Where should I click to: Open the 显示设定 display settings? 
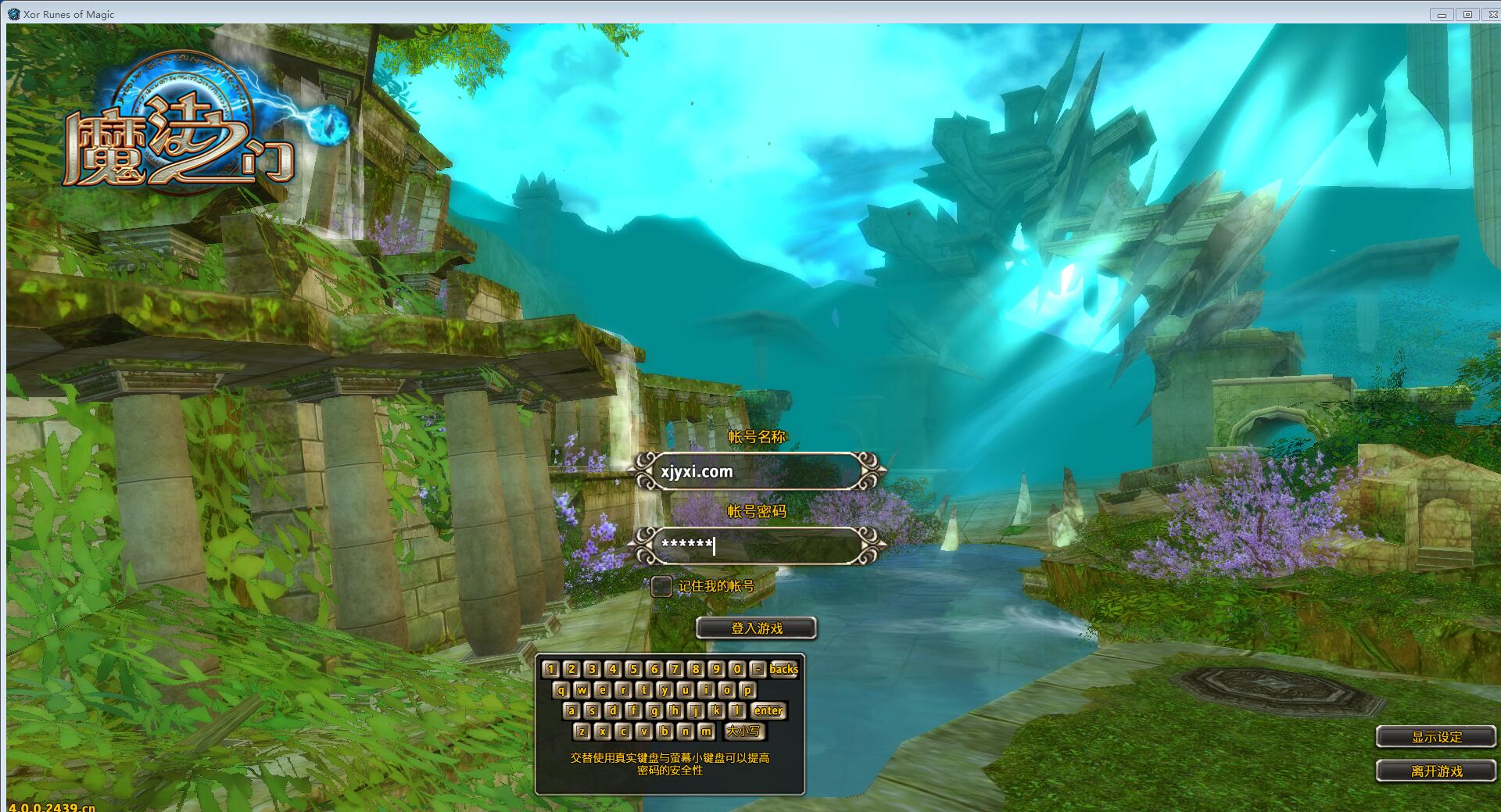[x=1436, y=737]
